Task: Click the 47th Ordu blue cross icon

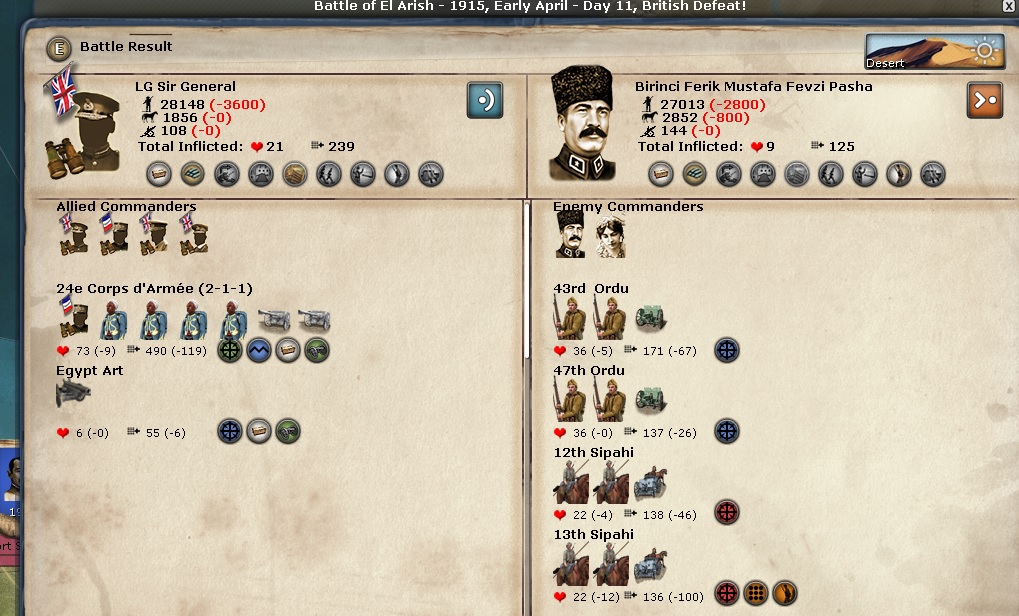Action: 727,432
